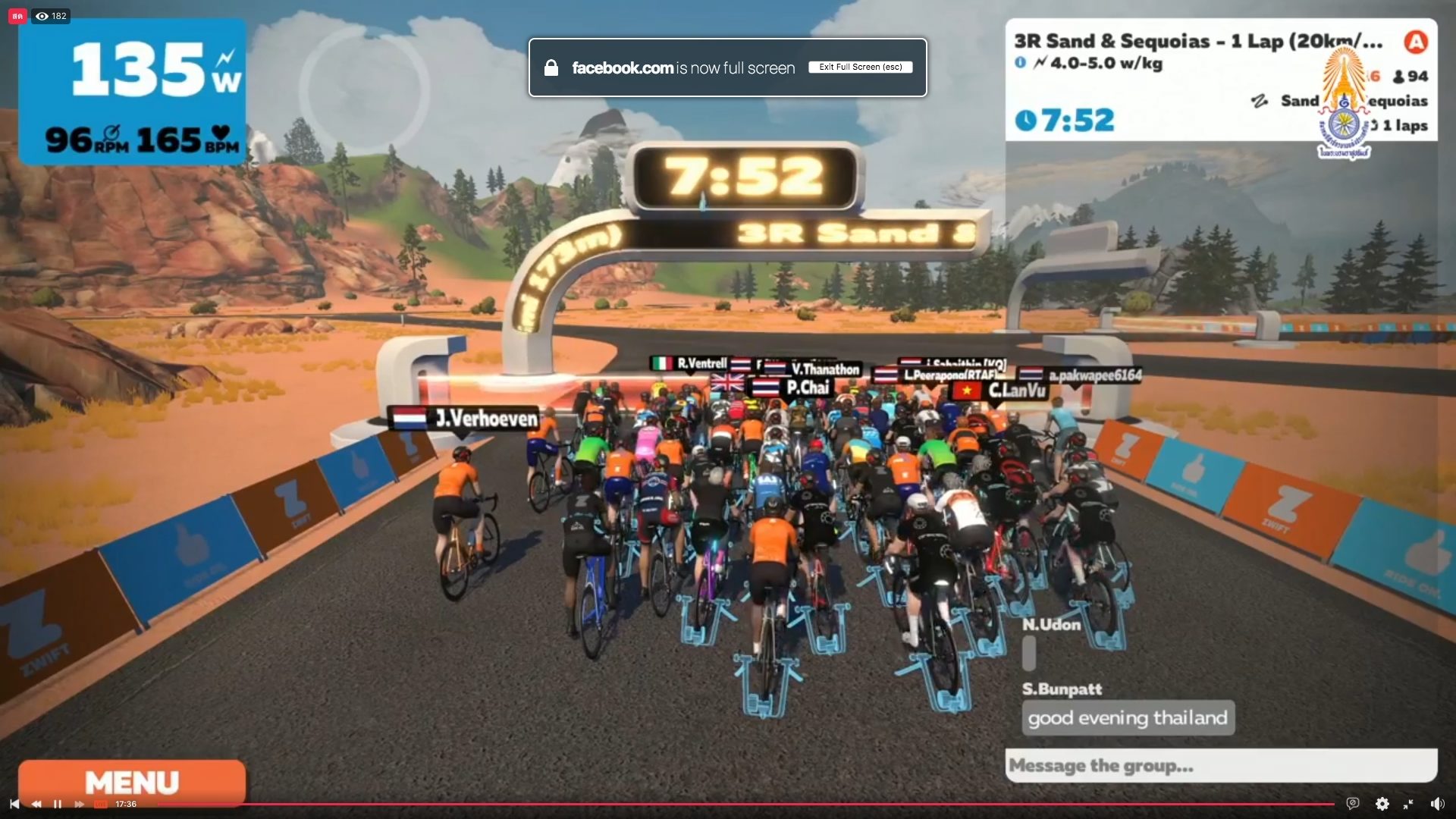
Task: Toggle the video volume speaker icon
Action: [x=1436, y=804]
